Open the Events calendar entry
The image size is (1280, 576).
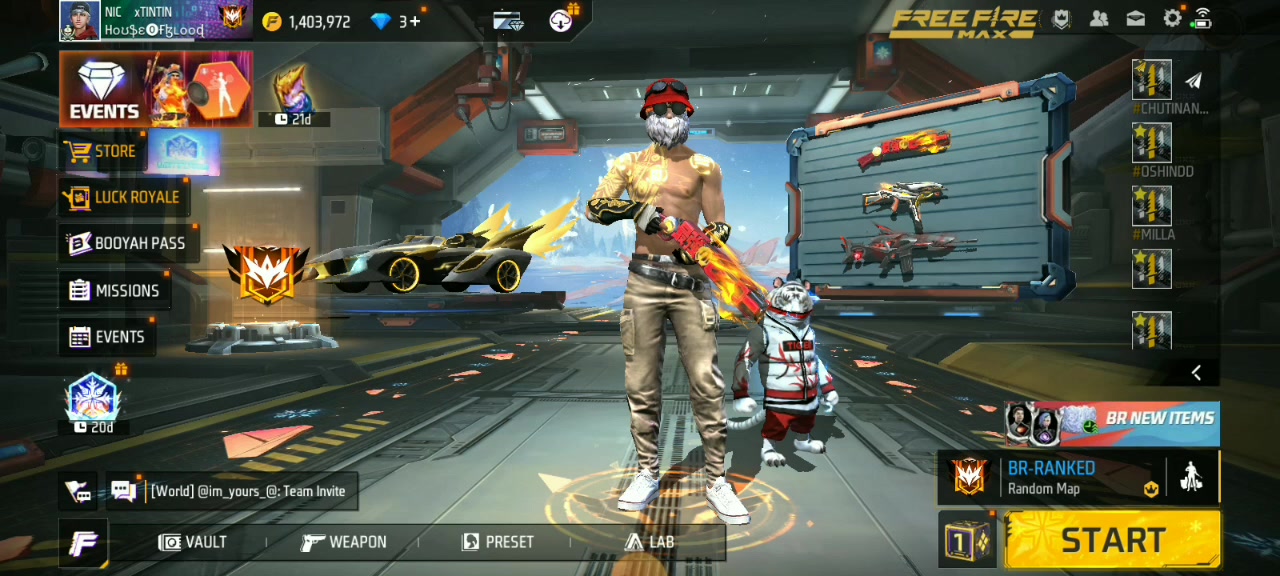pos(107,337)
